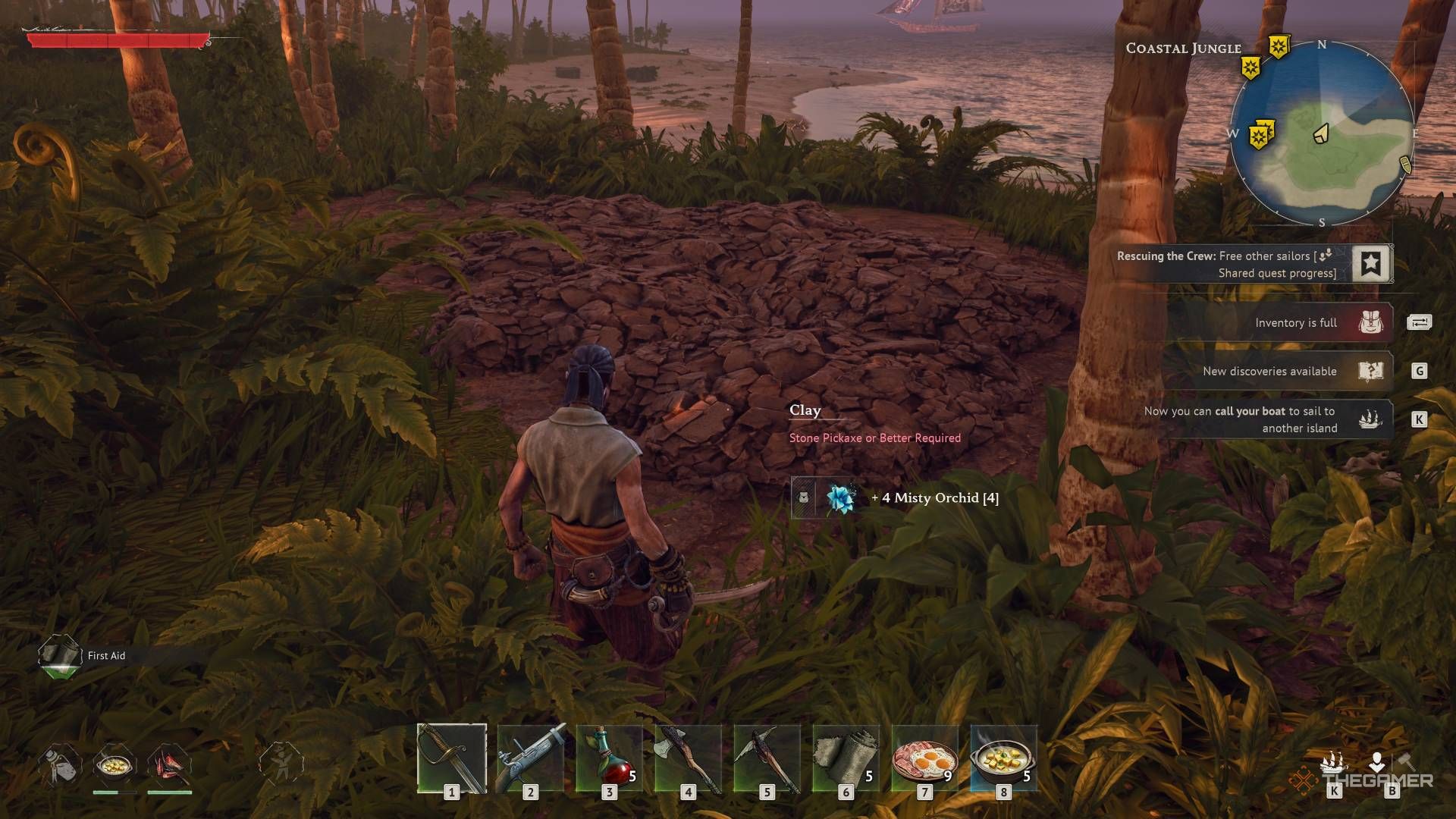Select the cutlass sword hotbar slot
This screenshot has height=819, width=1456.
click(452, 758)
